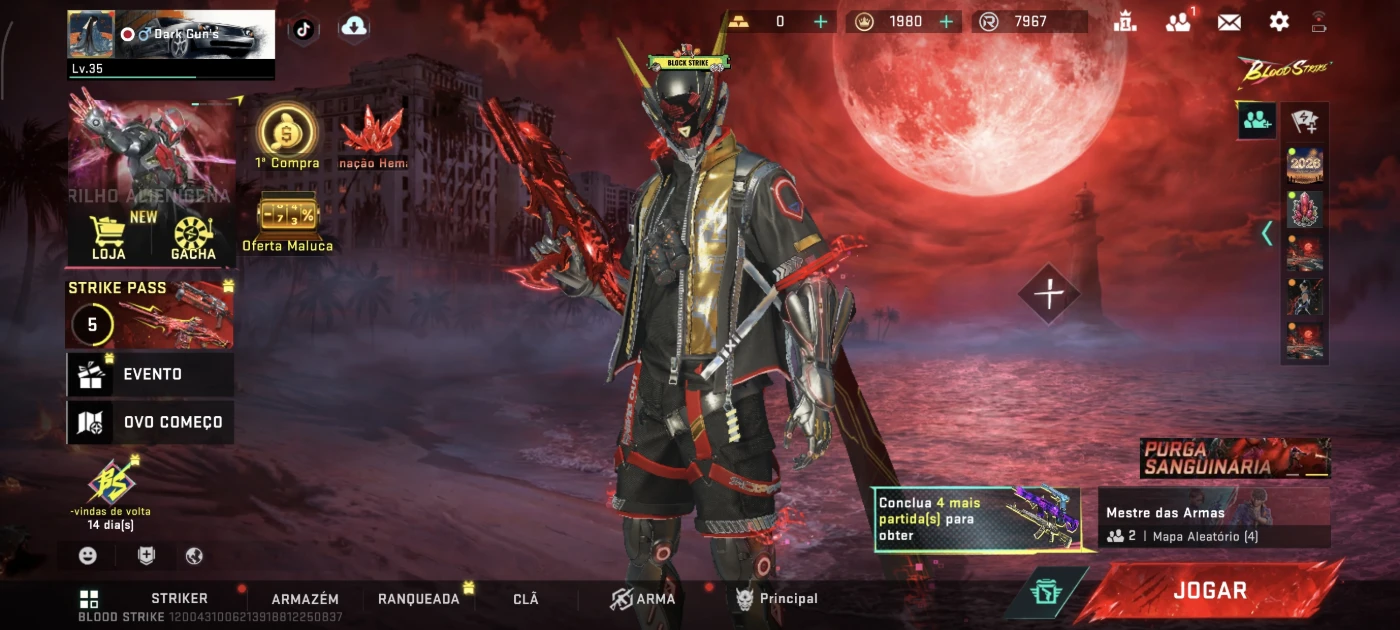Open the Dark Gun's player profile
Image resolution: width=1400 pixels, height=630 pixels.
pos(170,37)
